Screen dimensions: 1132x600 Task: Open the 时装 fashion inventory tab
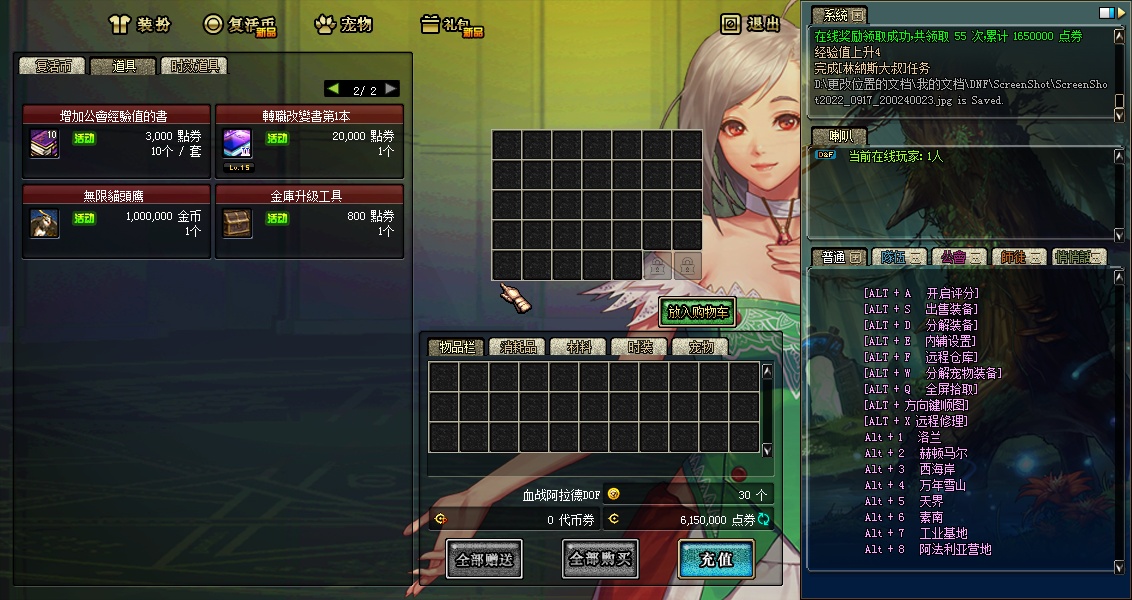click(x=638, y=347)
